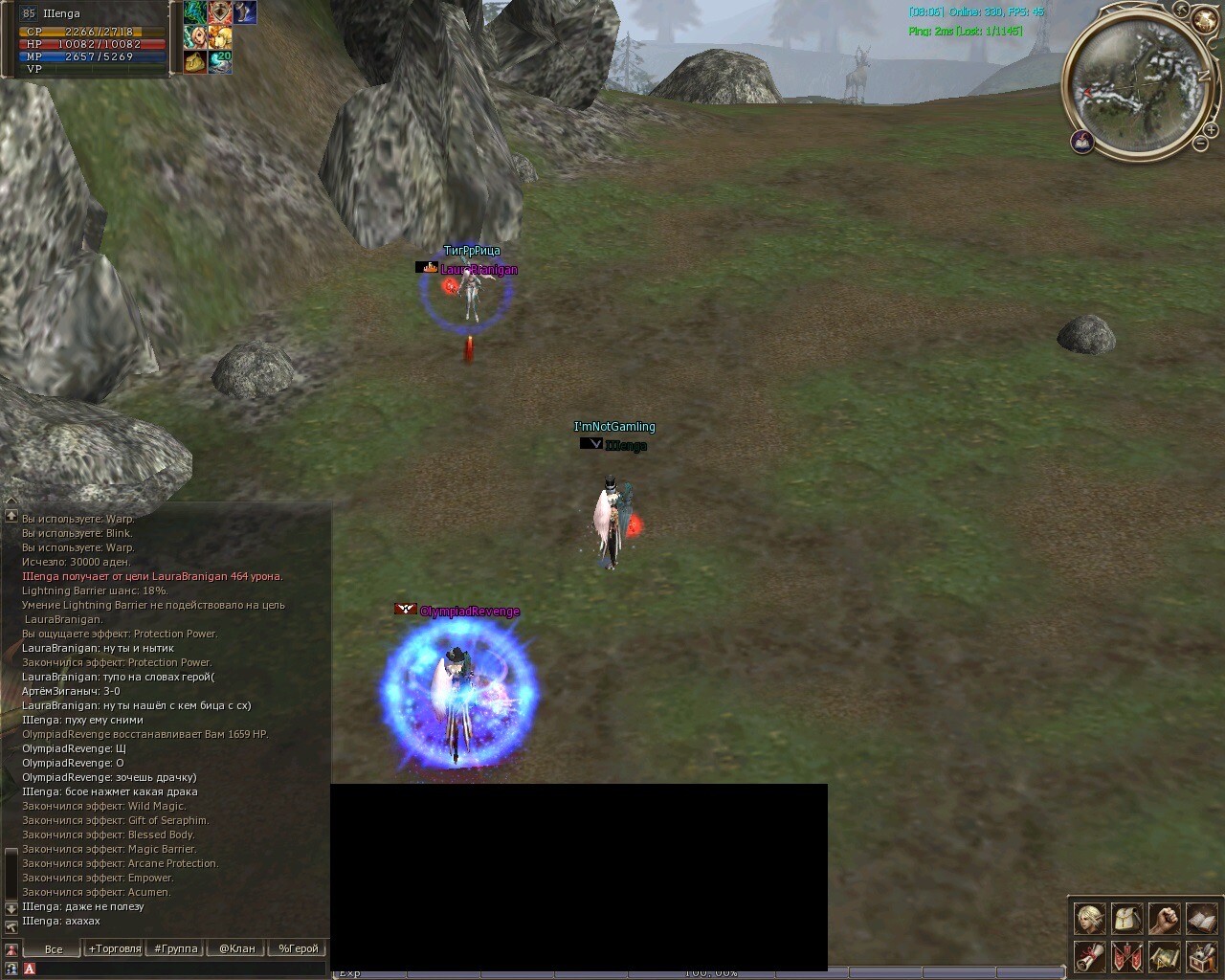The image size is (1225, 980).
Task: Zoom out the minimap with minus button
Action: [1199, 145]
